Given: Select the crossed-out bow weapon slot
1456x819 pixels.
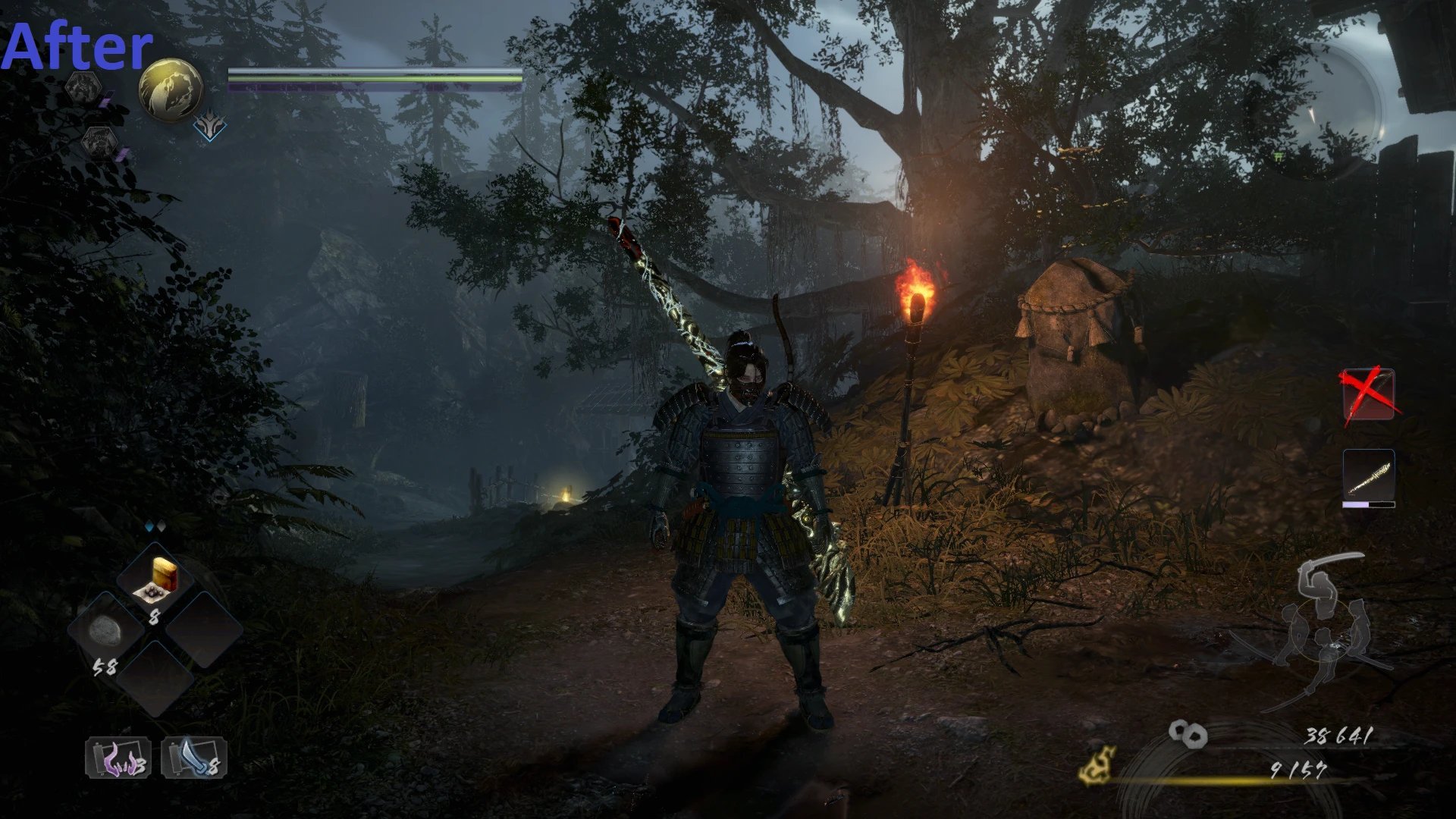Looking at the screenshot, I should click(x=1369, y=394).
